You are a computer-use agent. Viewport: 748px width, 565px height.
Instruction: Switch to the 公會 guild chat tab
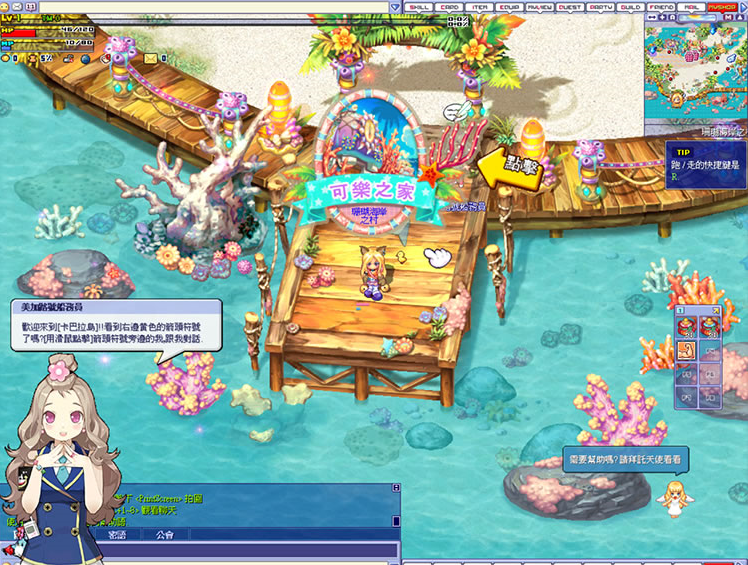(x=164, y=536)
